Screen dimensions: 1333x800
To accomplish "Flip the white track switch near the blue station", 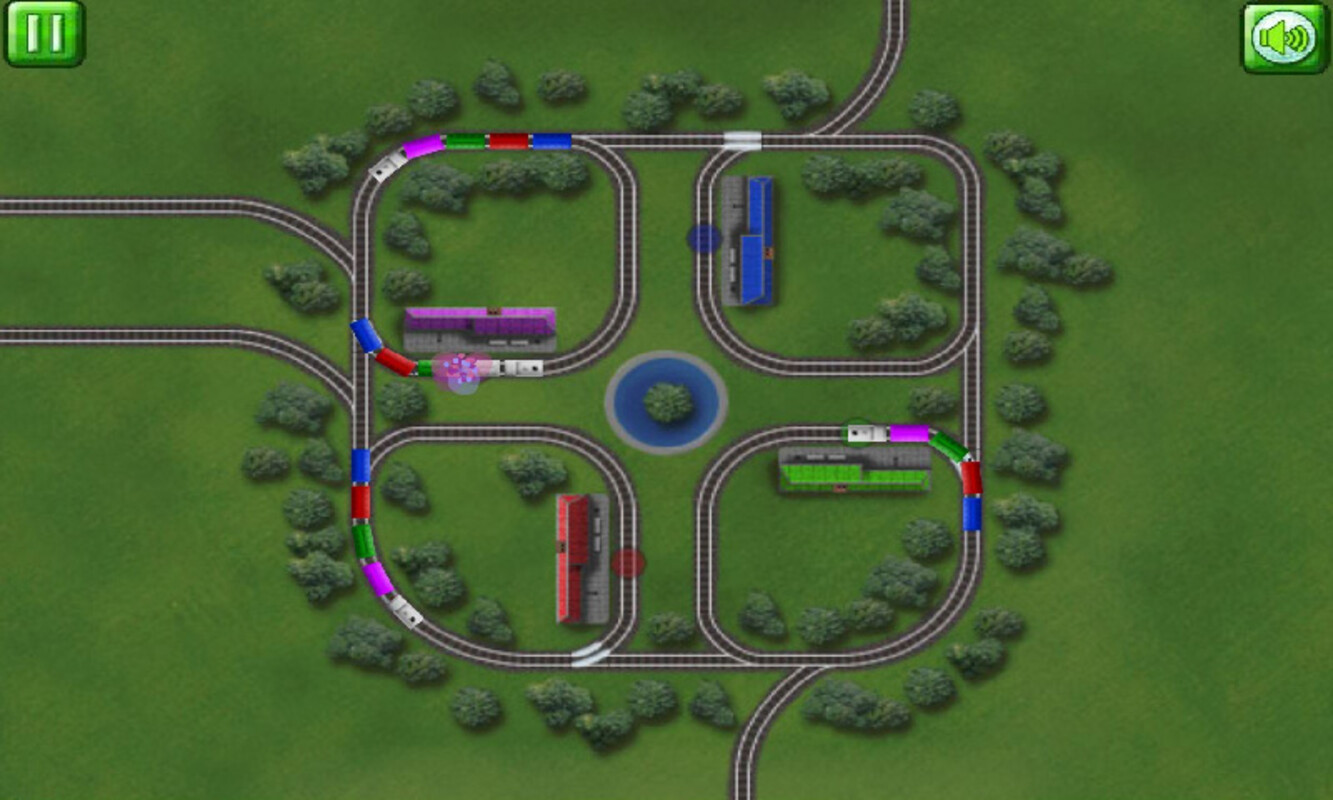I will pos(742,140).
